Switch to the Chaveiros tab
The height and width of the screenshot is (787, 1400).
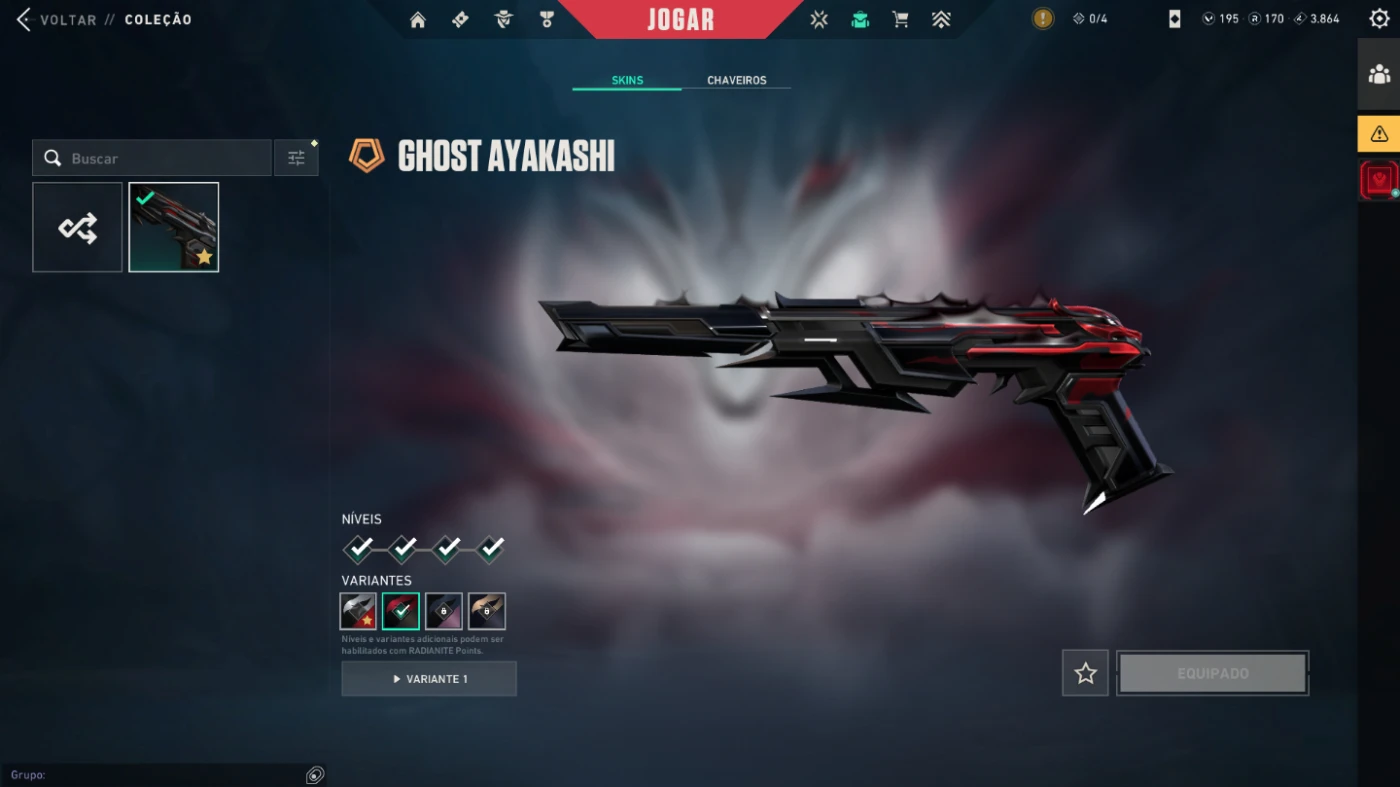point(736,80)
